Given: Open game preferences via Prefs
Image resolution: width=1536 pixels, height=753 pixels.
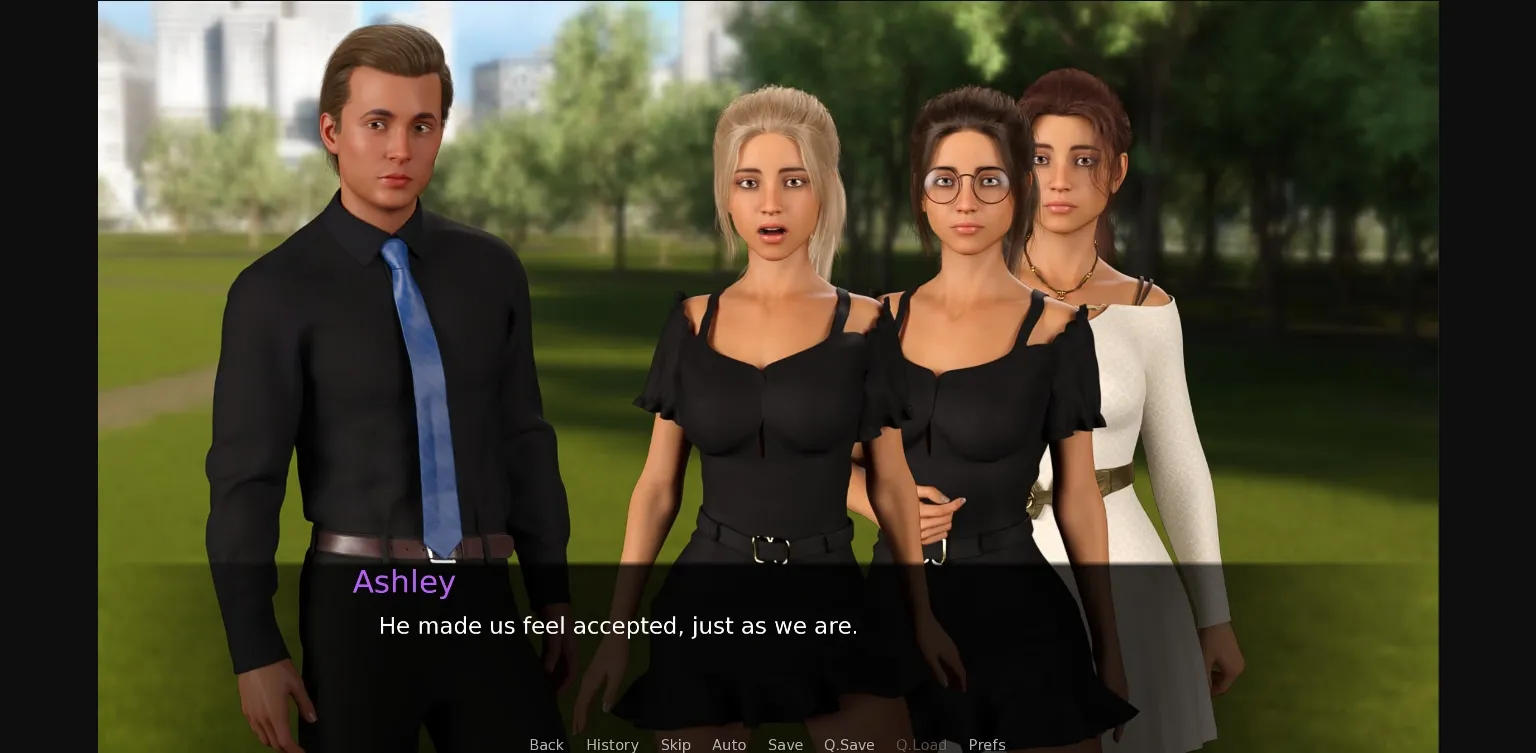Looking at the screenshot, I should point(987,745).
